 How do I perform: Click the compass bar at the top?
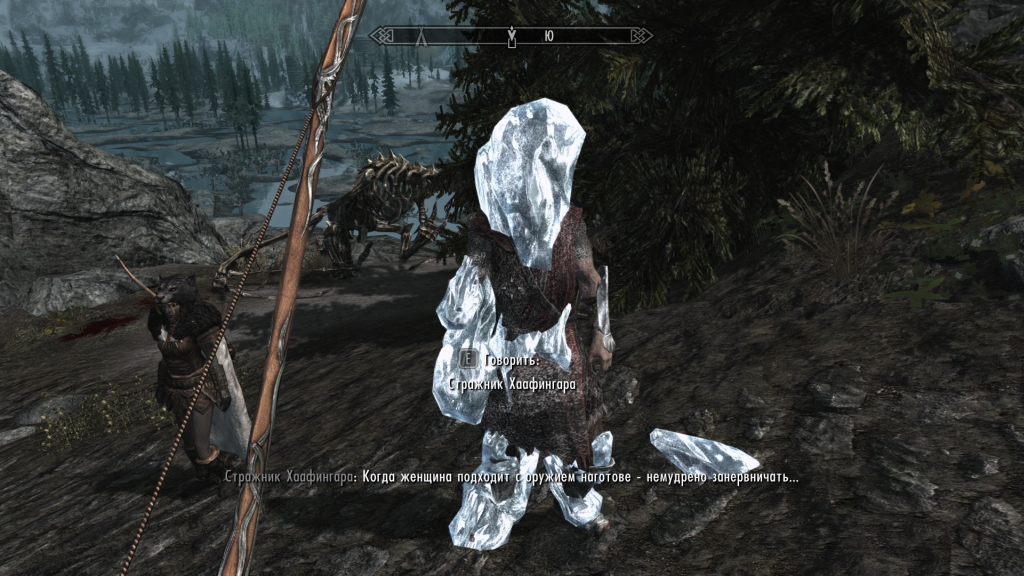[512, 36]
